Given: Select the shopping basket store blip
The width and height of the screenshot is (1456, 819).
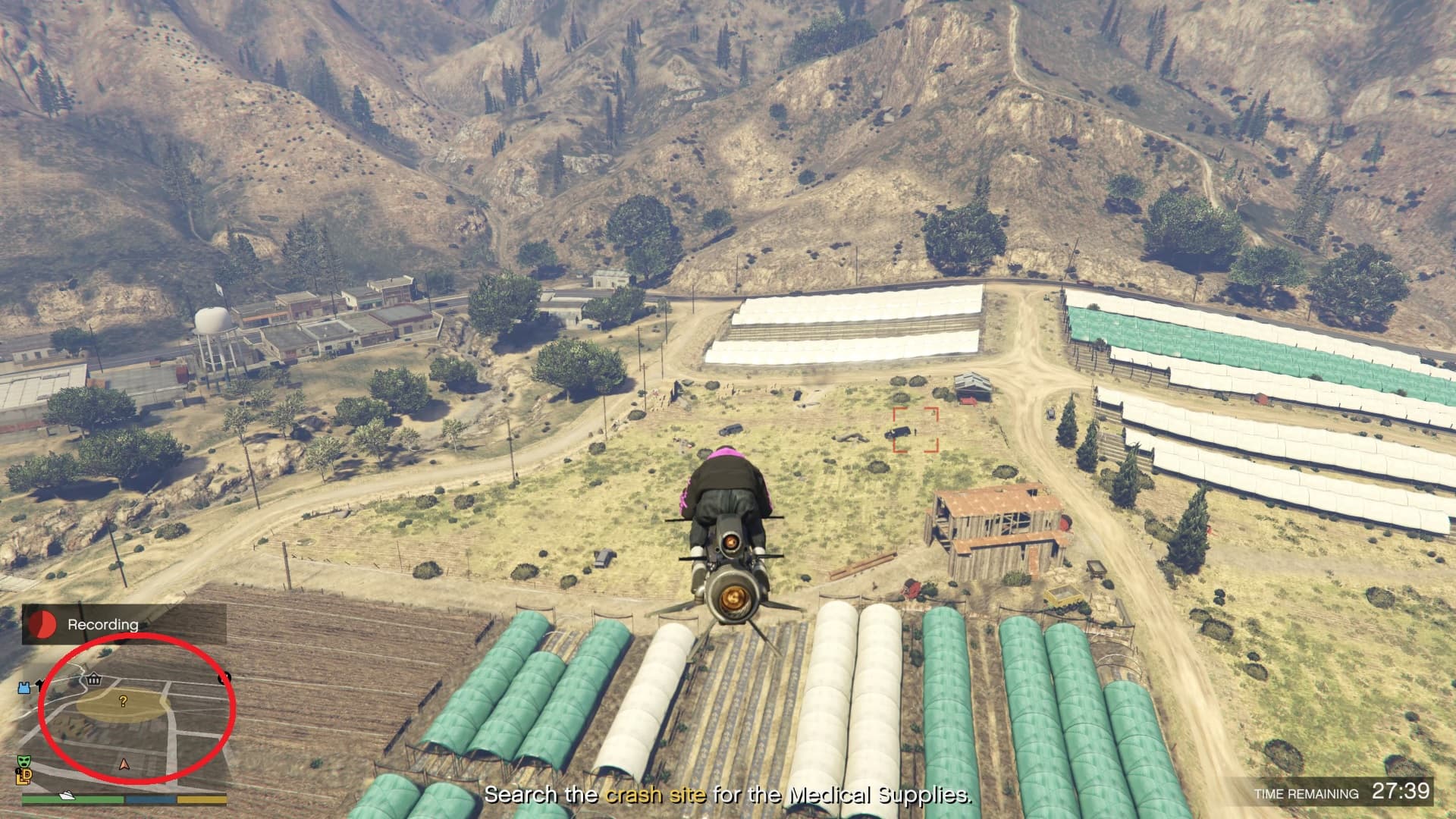Looking at the screenshot, I should tap(93, 679).
